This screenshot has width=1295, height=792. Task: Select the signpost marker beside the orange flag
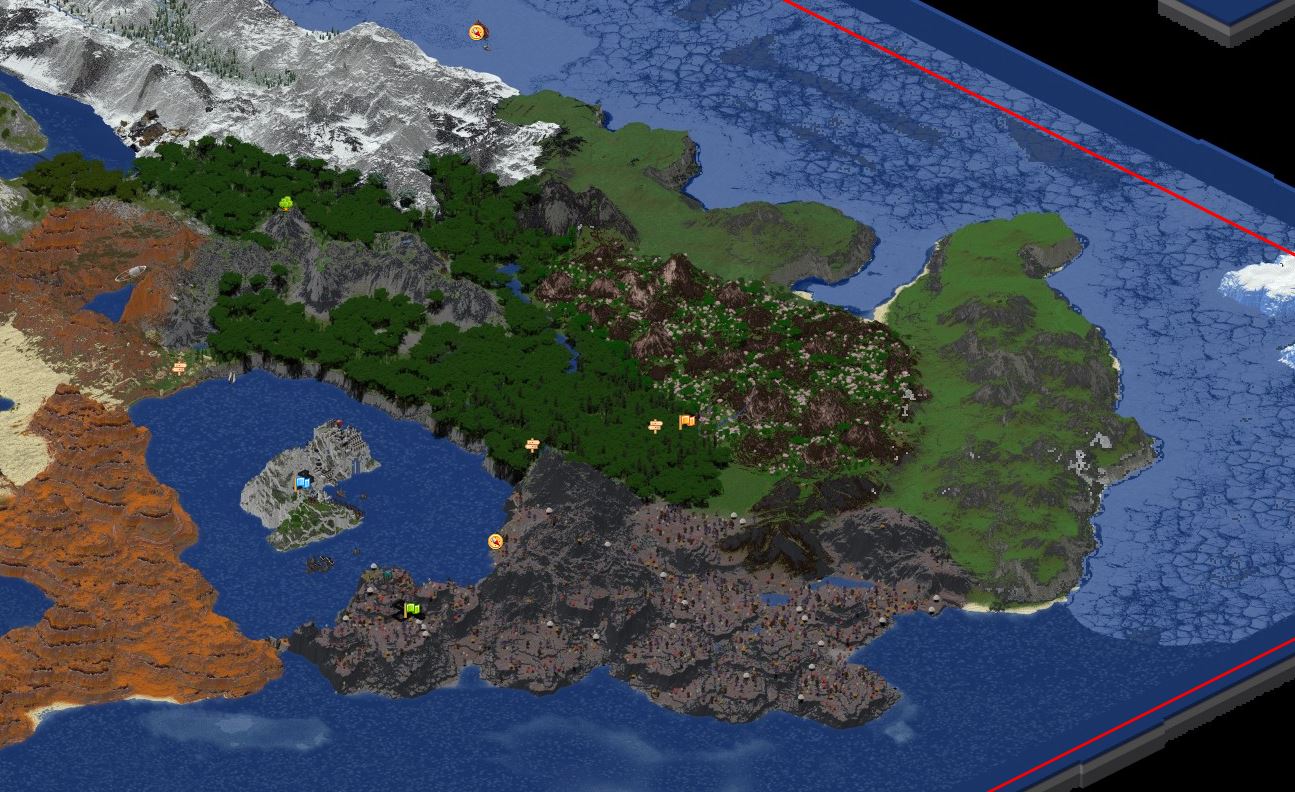point(656,427)
